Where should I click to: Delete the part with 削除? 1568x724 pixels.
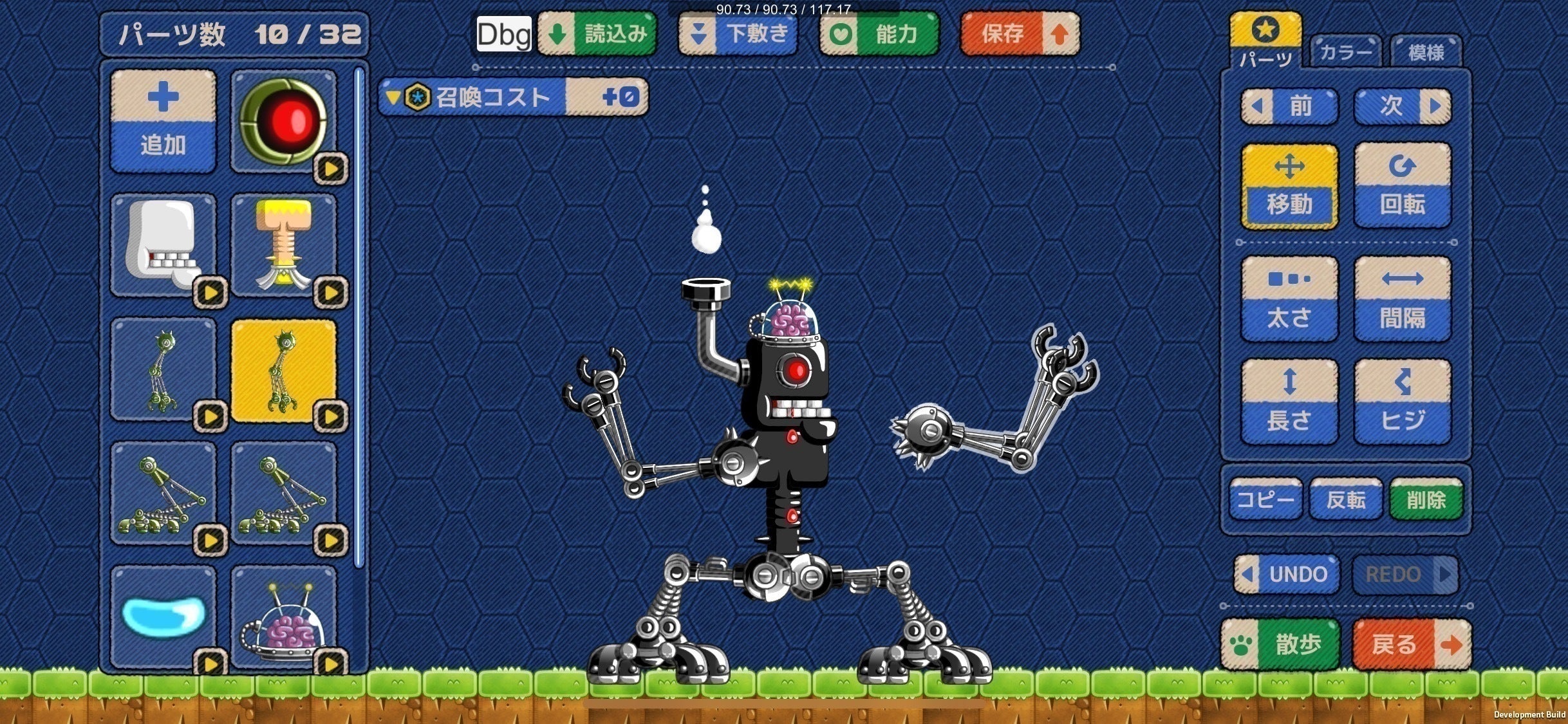1426,499
